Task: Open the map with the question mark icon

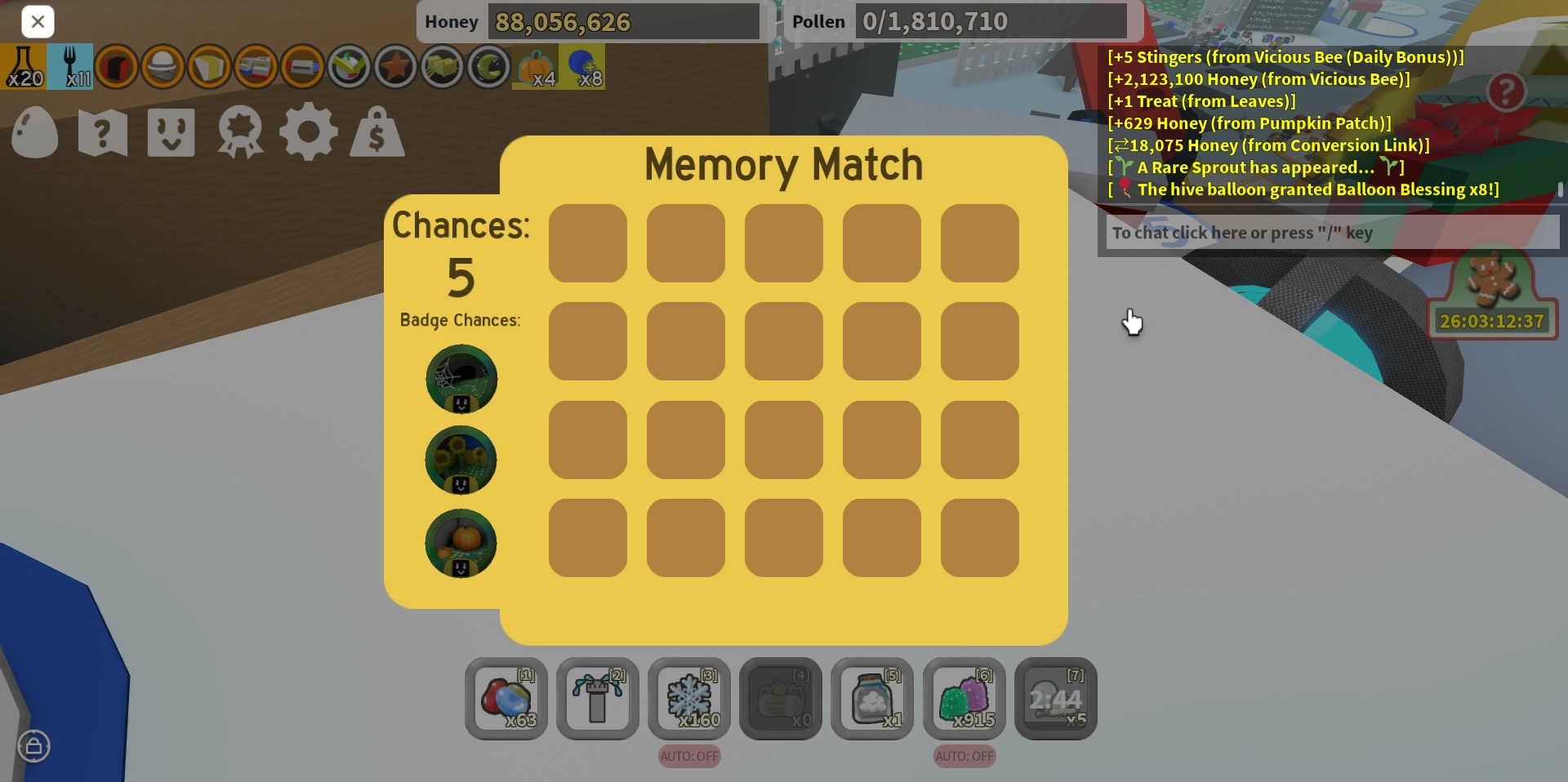Action: click(x=102, y=132)
